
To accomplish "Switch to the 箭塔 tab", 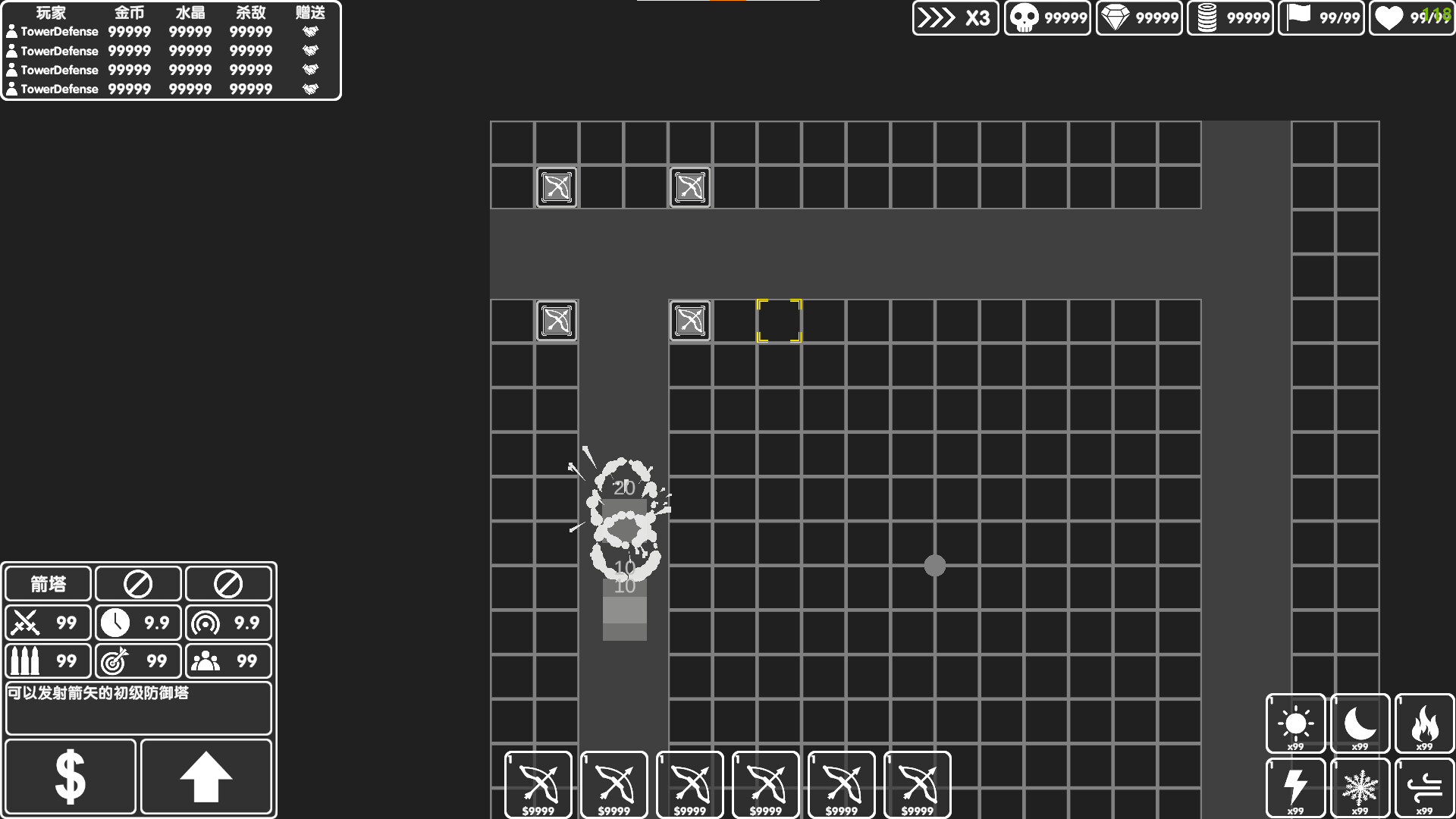I will [48, 583].
